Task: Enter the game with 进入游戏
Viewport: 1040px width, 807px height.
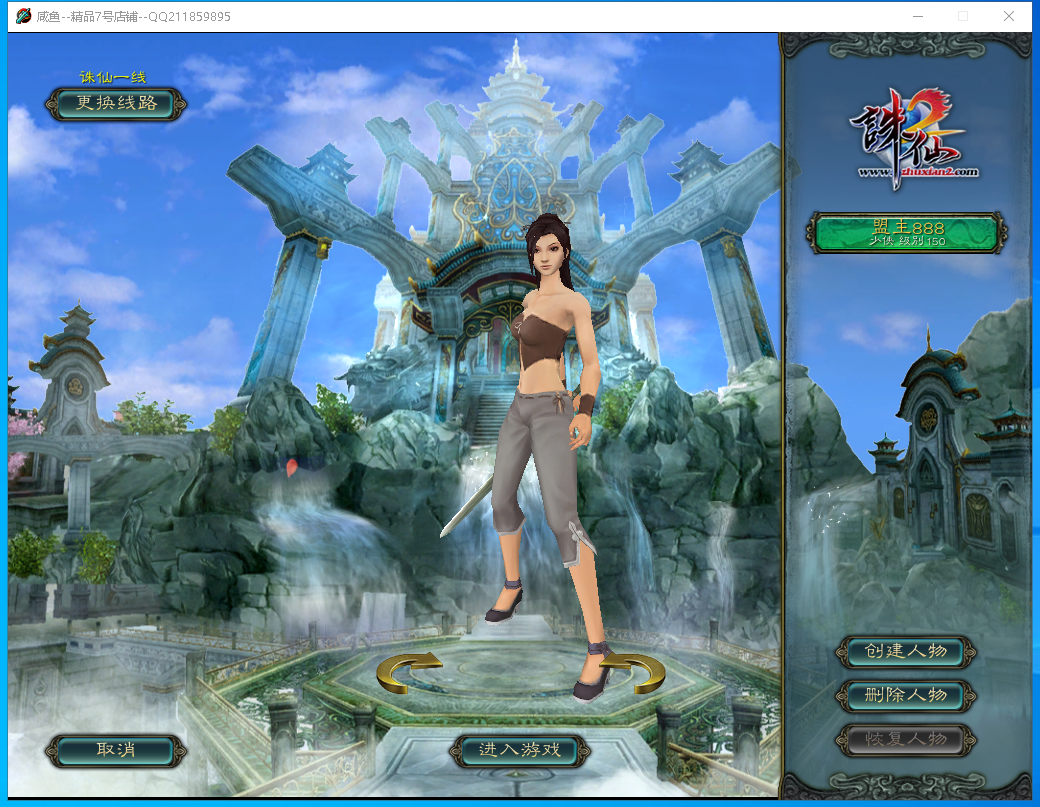Action: (519, 750)
